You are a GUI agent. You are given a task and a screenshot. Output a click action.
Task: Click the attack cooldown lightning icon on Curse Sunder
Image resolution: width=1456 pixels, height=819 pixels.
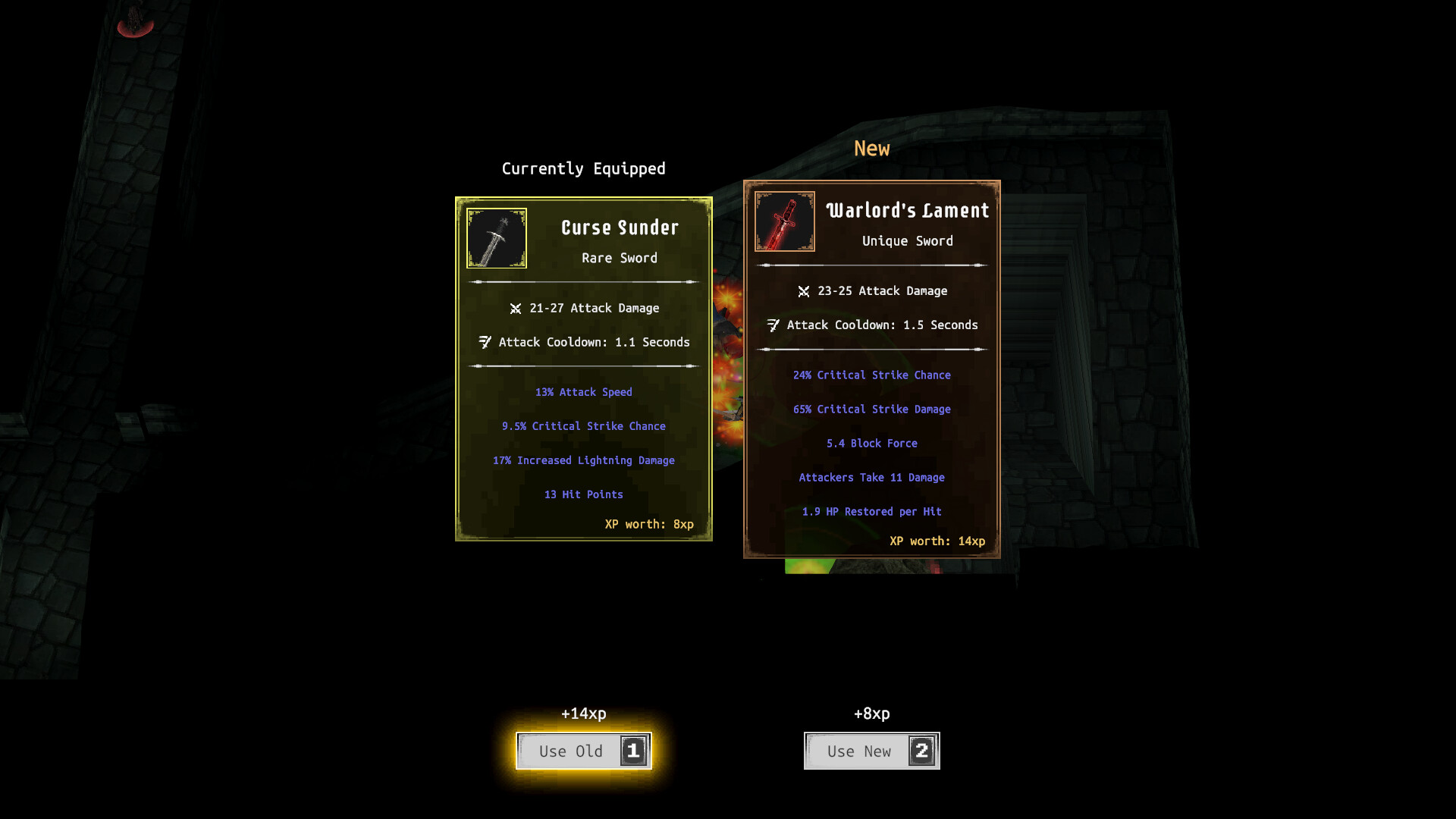pos(485,342)
